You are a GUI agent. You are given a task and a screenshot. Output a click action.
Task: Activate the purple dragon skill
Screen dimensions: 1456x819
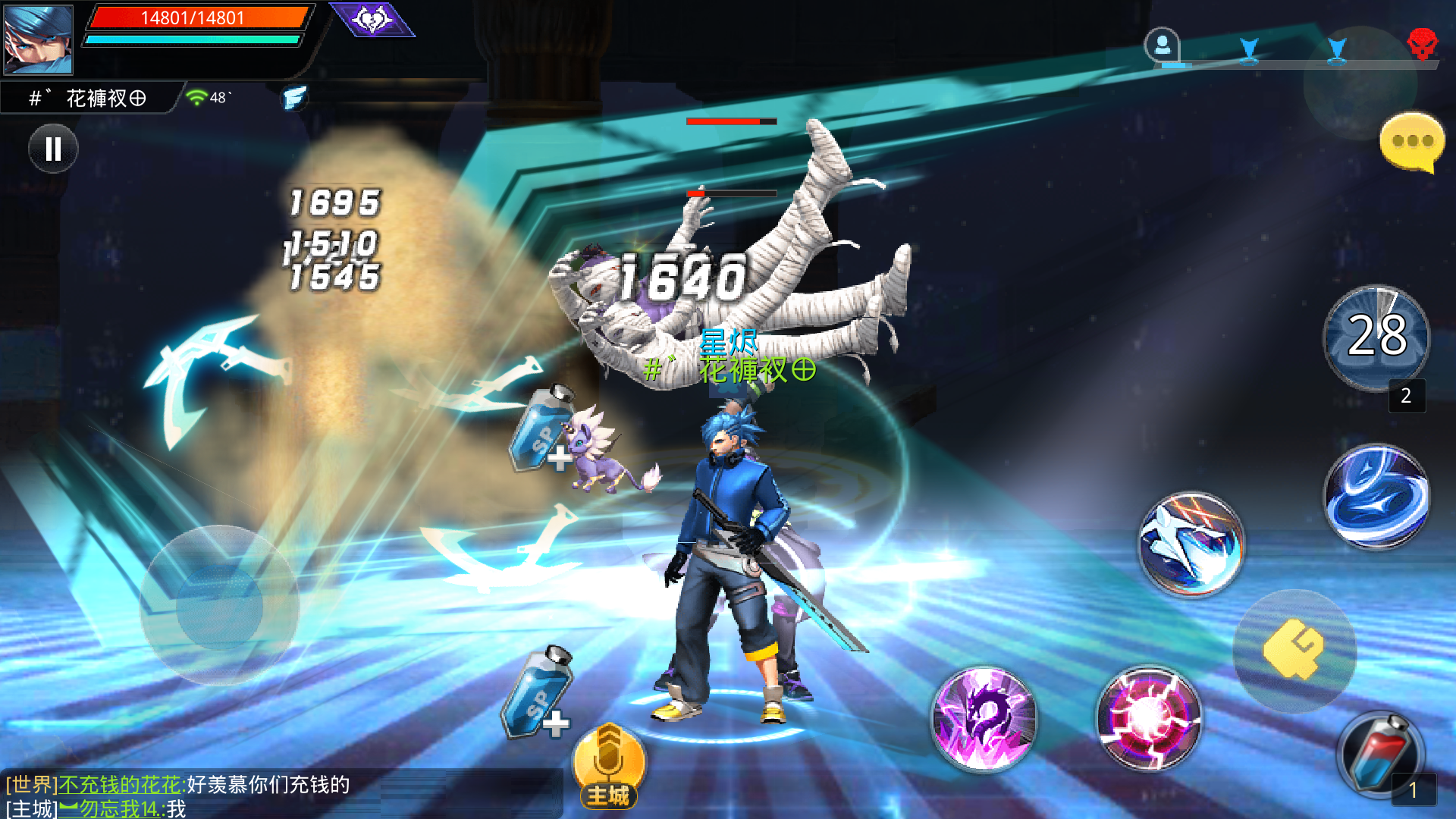pos(984,717)
